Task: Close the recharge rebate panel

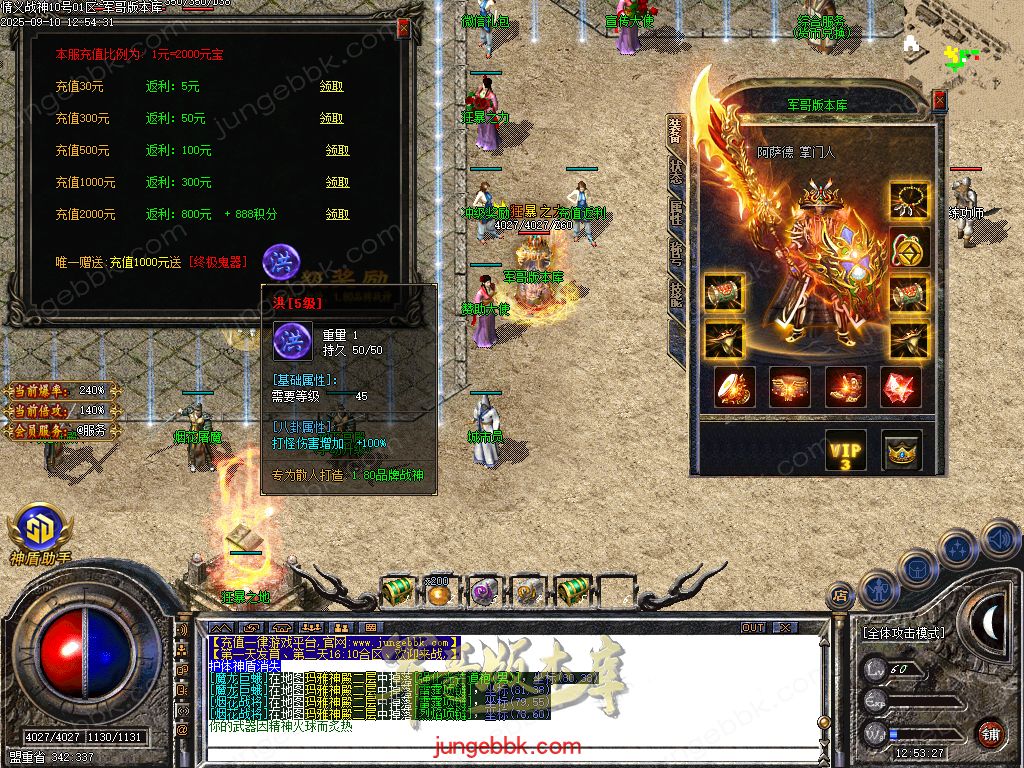Action: pyautogui.click(x=403, y=28)
